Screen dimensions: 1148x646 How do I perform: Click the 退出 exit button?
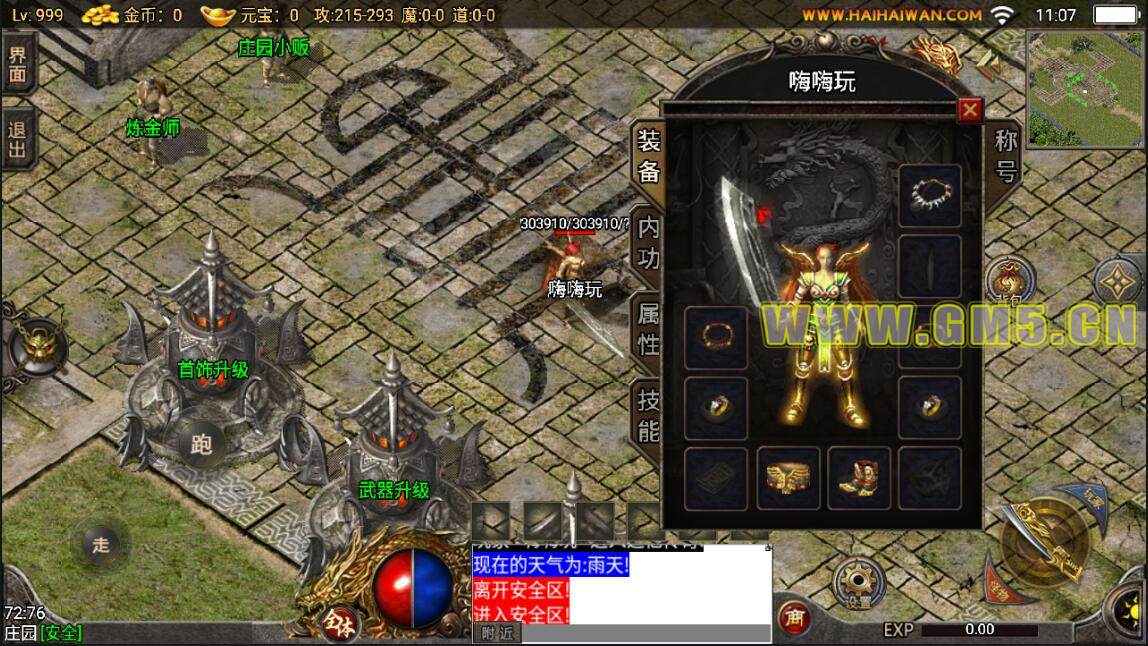[x=17, y=140]
